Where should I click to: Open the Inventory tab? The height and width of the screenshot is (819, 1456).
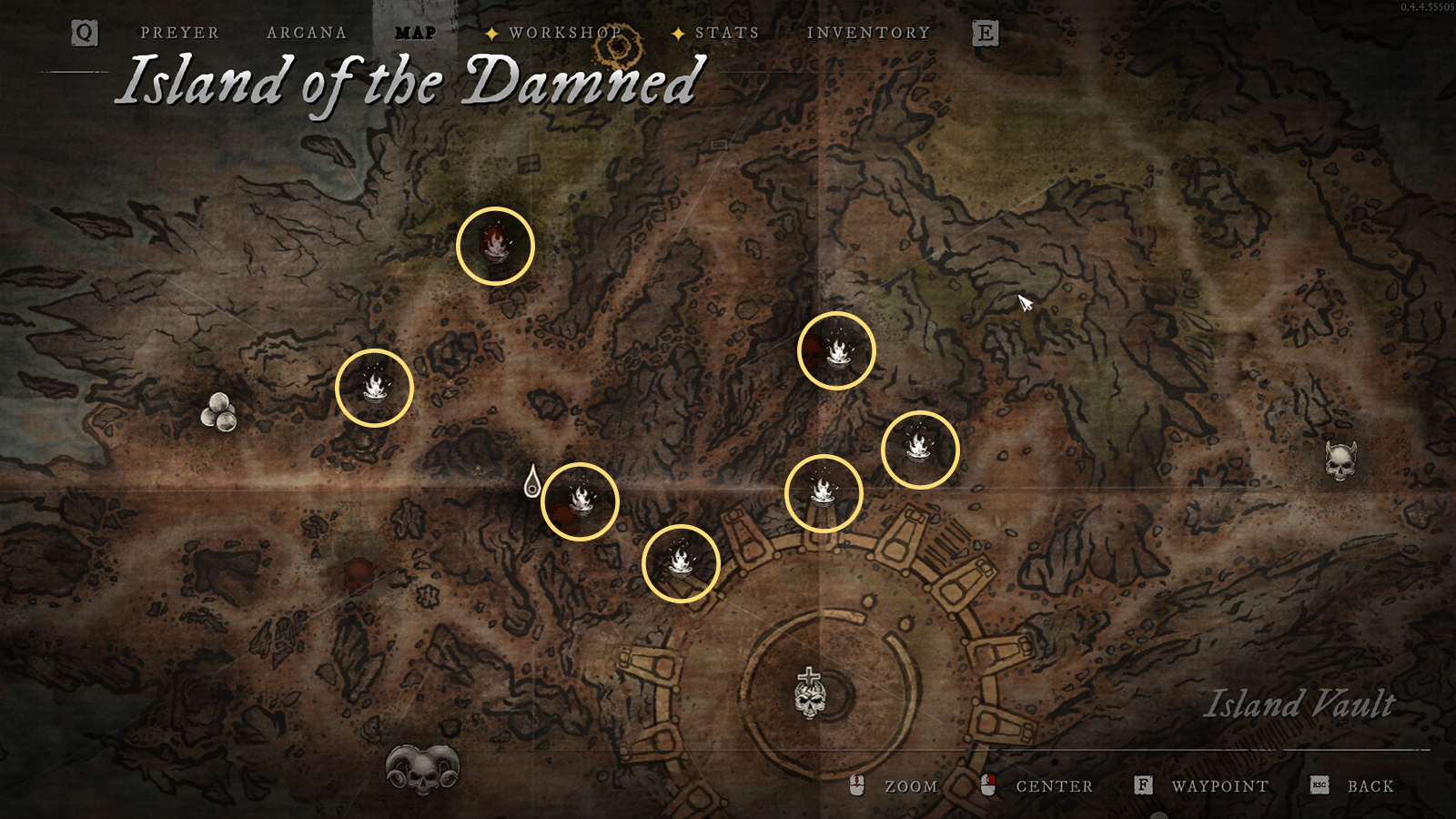[x=868, y=33]
